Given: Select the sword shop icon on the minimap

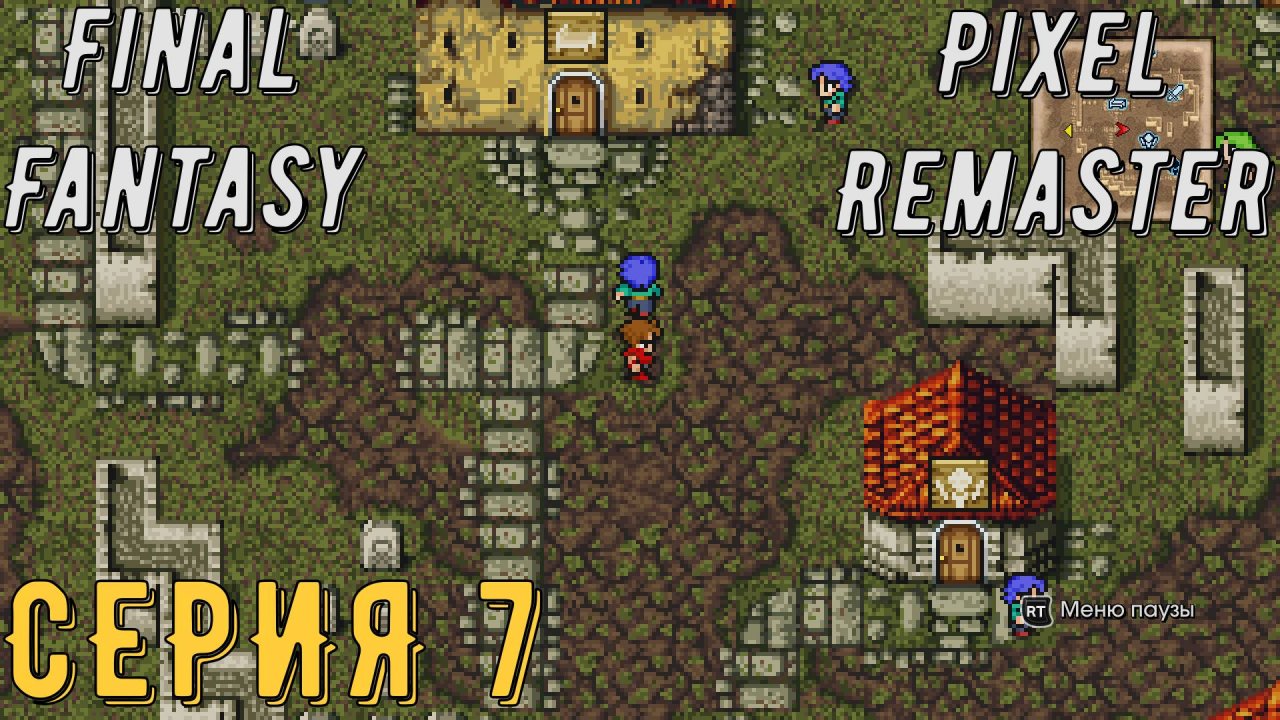Looking at the screenshot, I should pos(1175,92).
